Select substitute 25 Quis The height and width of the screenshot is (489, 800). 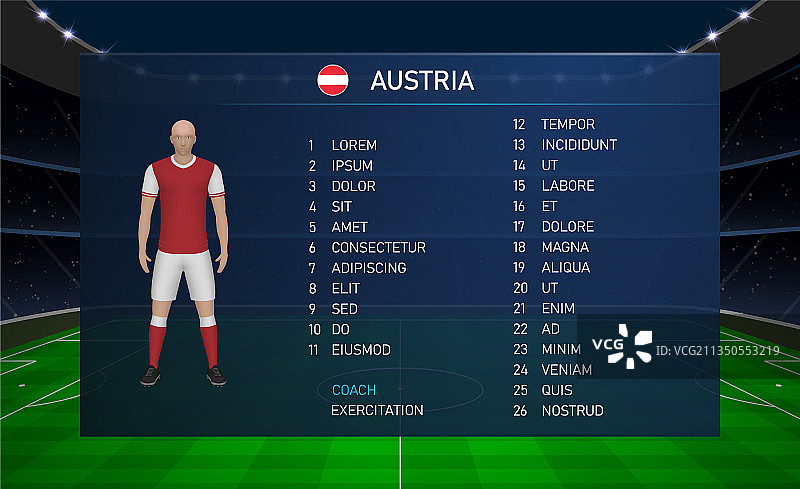(x=557, y=390)
